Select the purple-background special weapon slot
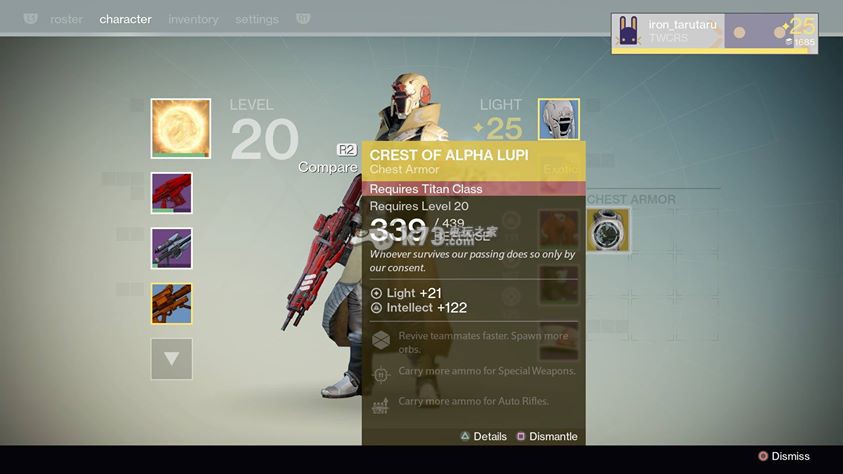 click(x=171, y=248)
